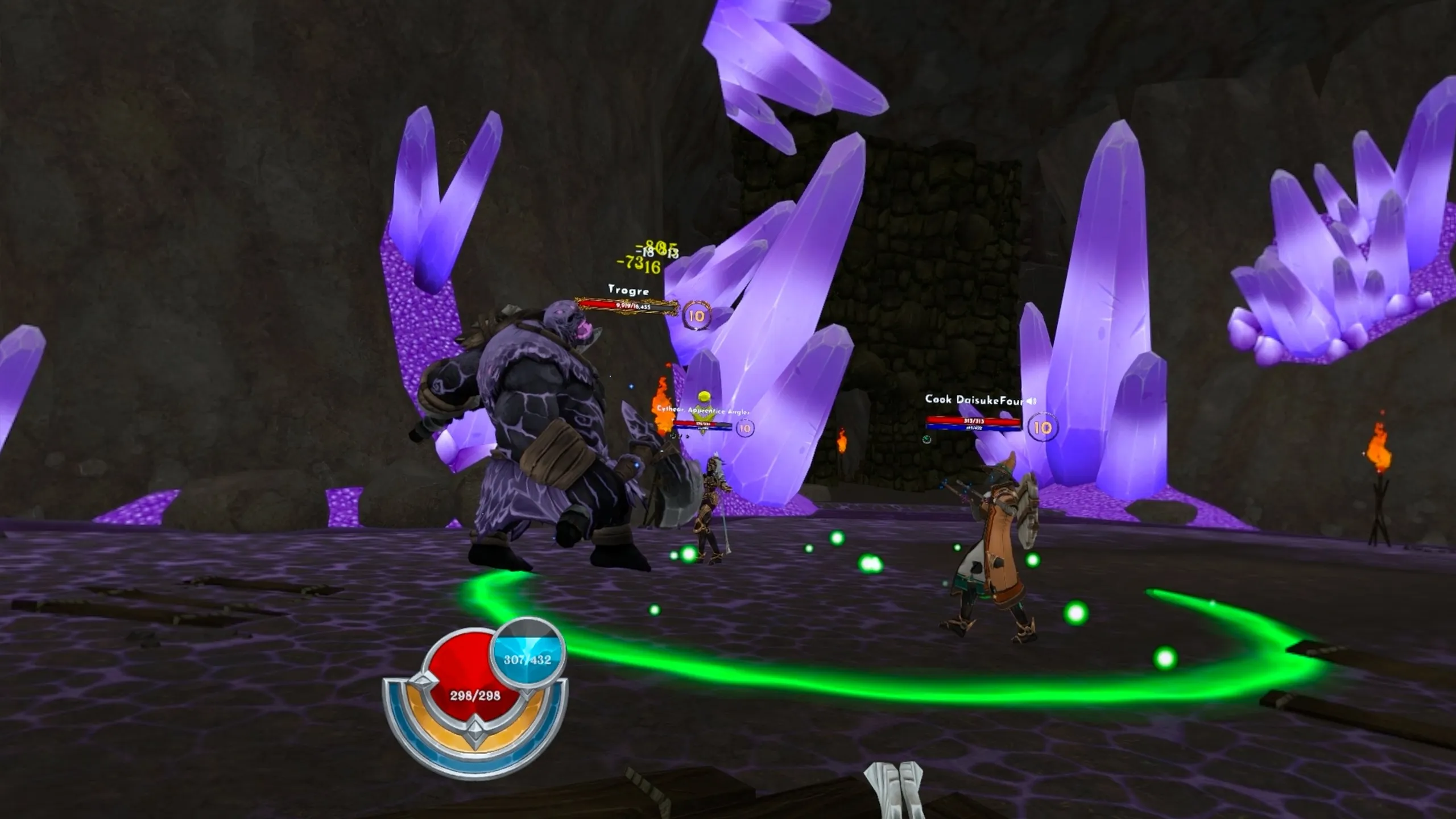Click the voice speaker icon beside DaisukeFour
Image resolution: width=1456 pixels, height=819 pixels.
[x=1031, y=401]
